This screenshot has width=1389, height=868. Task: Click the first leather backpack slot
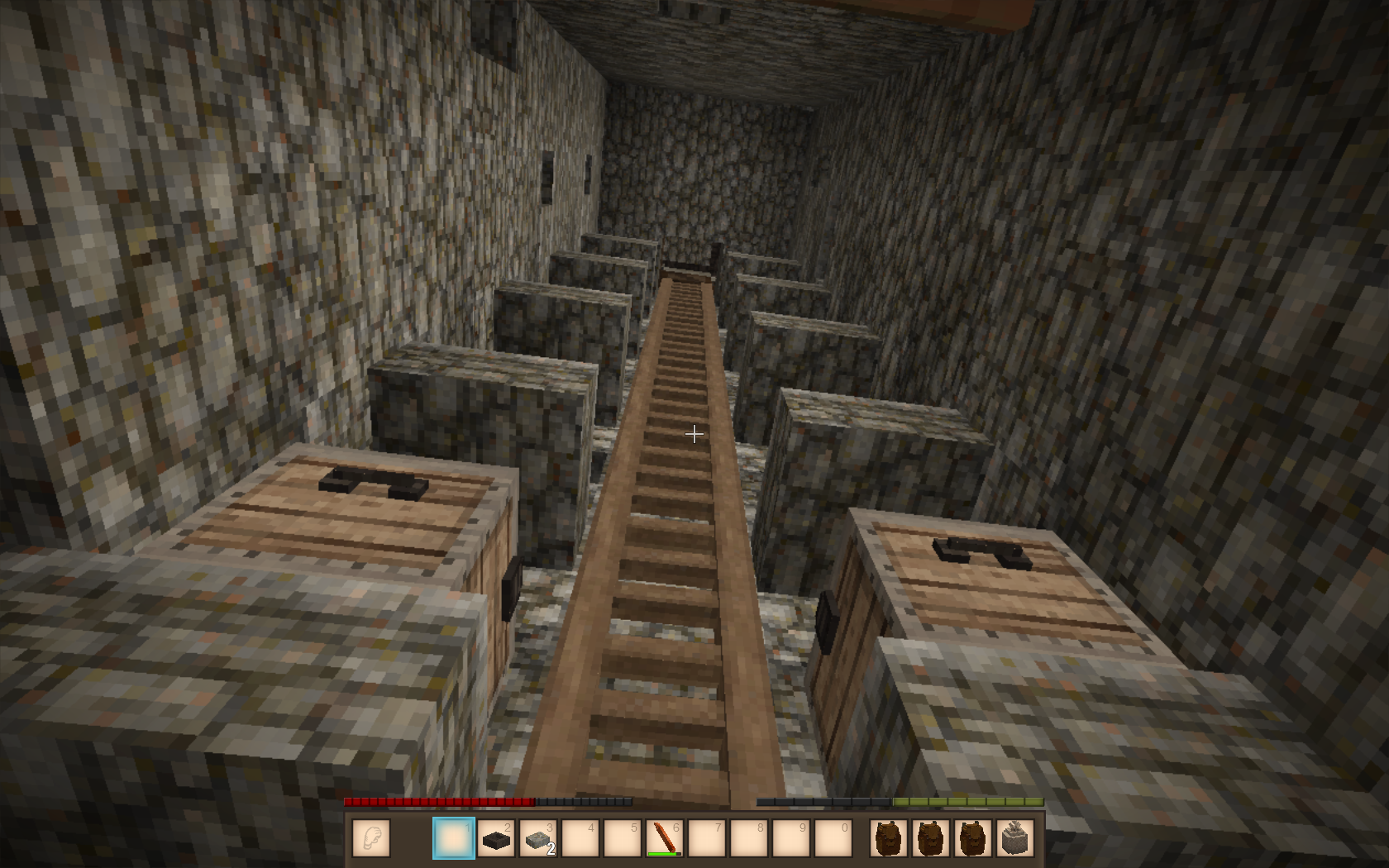pos(888,838)
